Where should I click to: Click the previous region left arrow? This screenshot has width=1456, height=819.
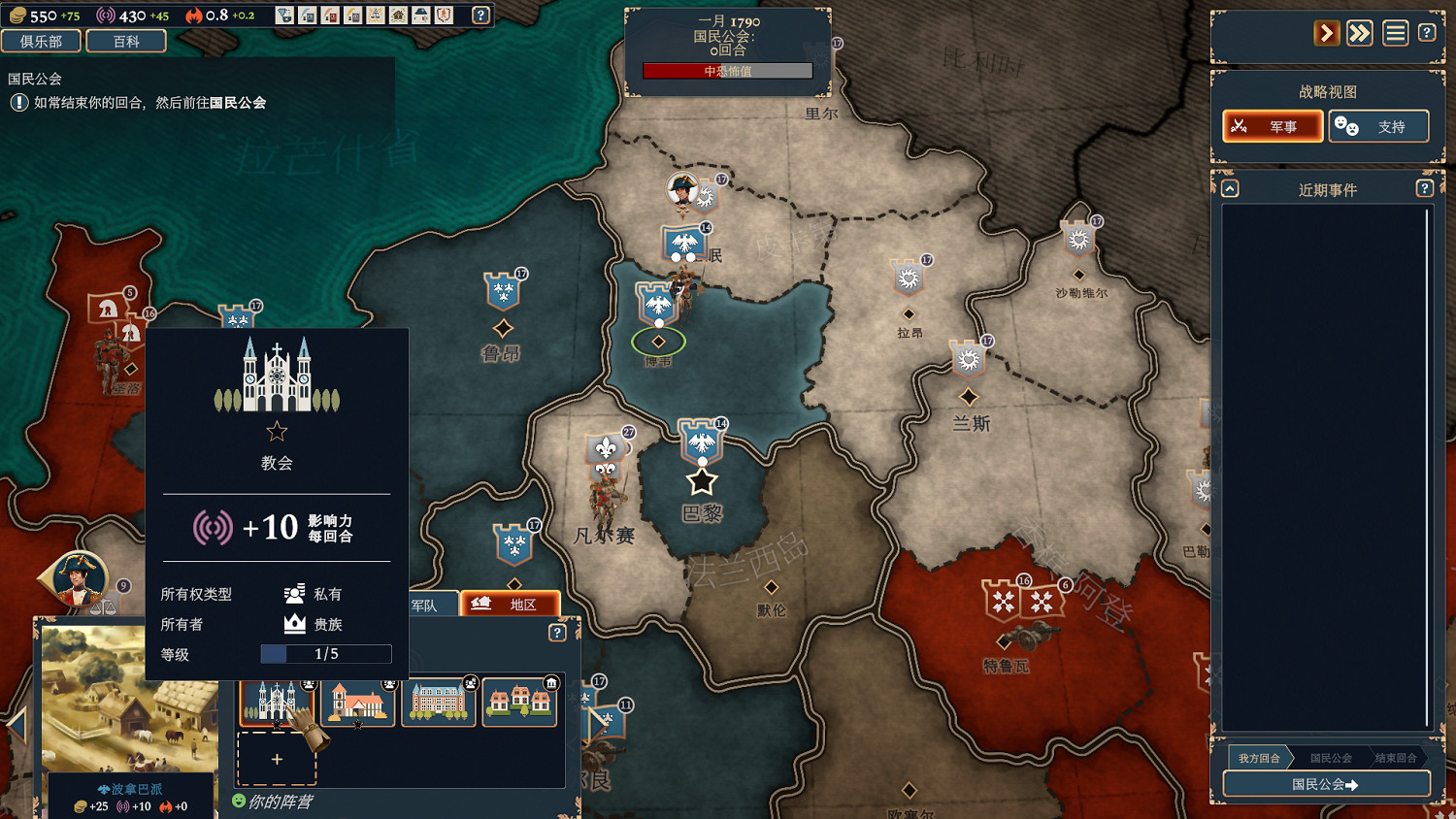[x=17, y=723]
